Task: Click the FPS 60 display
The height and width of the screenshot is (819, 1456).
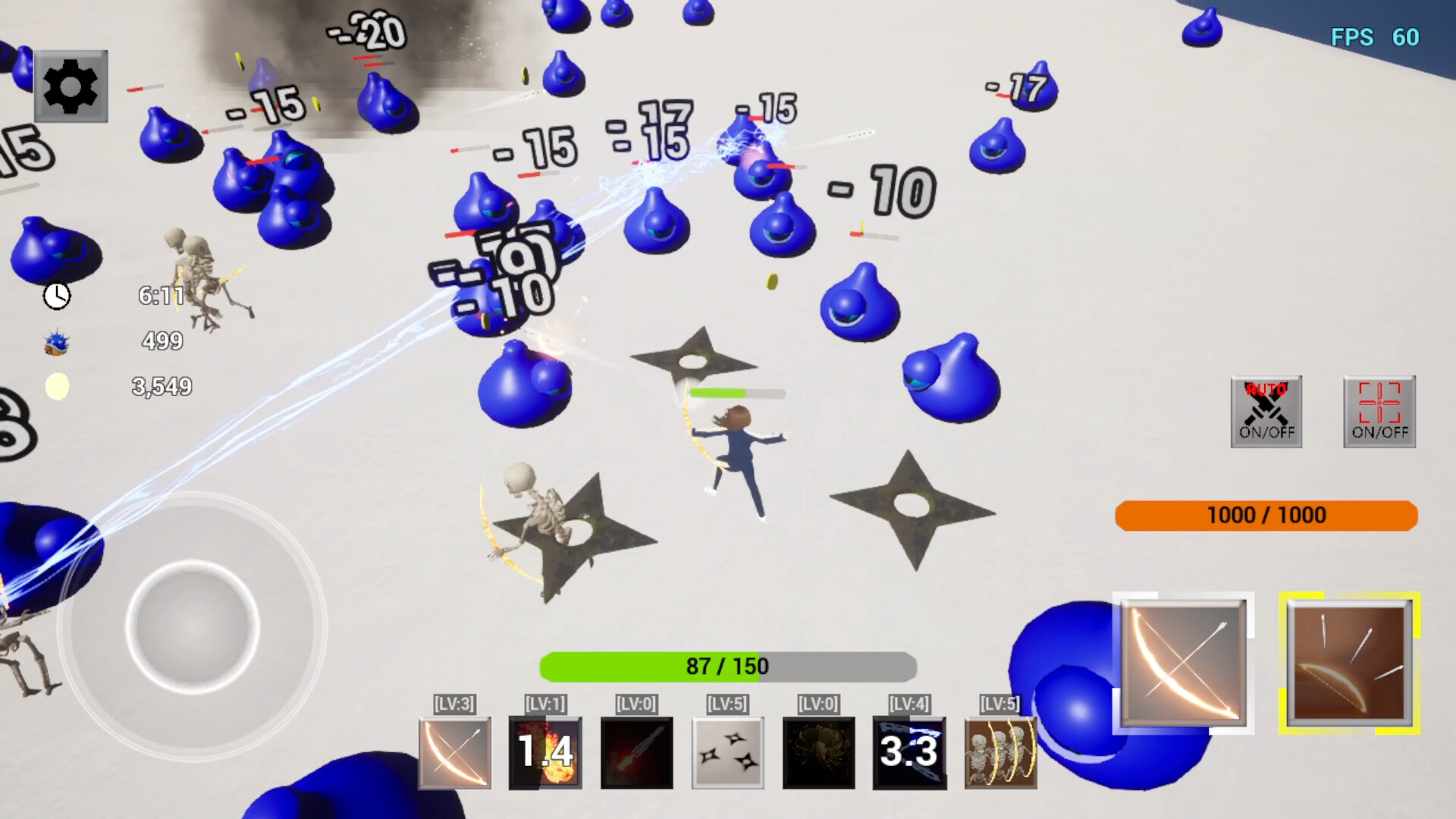Action: (x=1373, y=37)
